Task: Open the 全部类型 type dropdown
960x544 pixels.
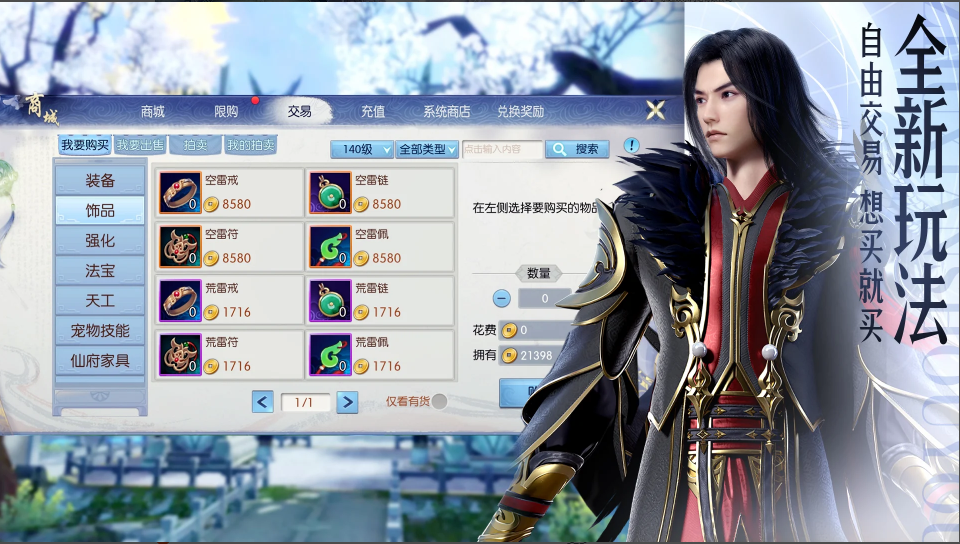Action: tap(427, 149)
